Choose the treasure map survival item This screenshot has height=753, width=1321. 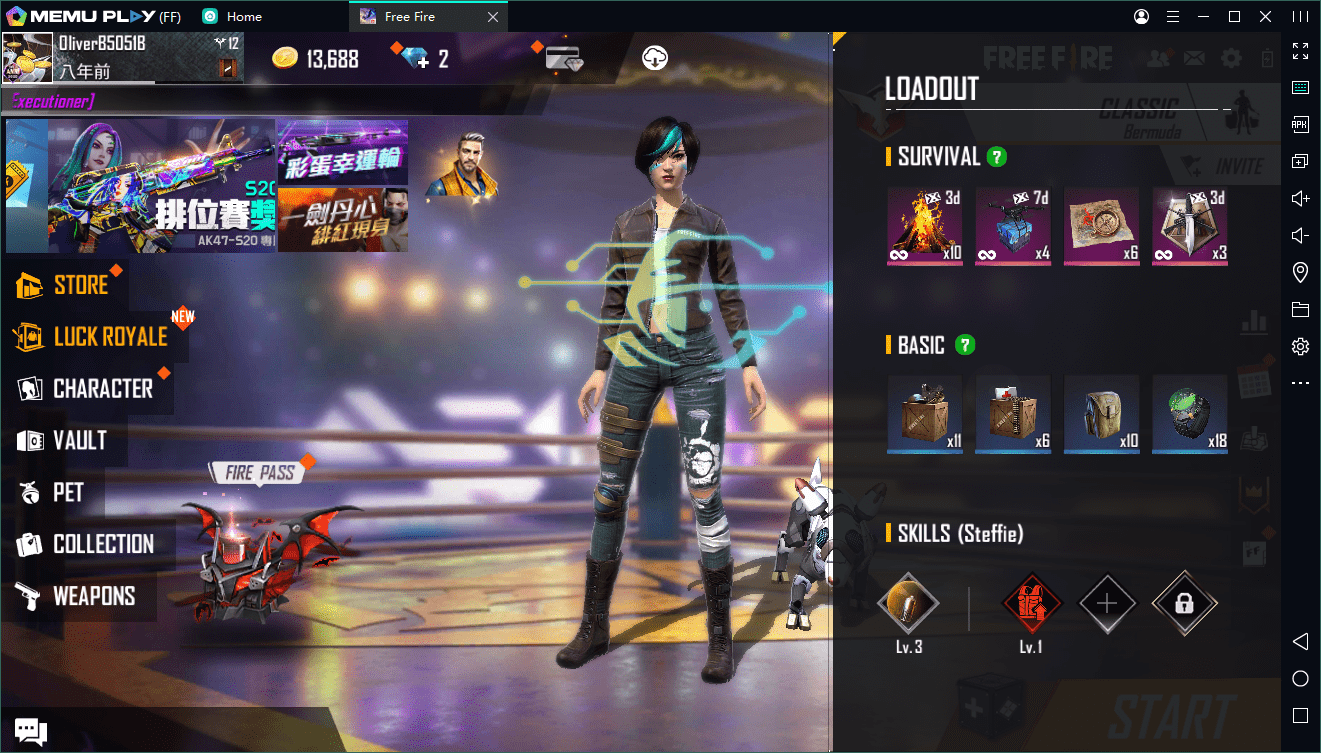pos(1101,226)
